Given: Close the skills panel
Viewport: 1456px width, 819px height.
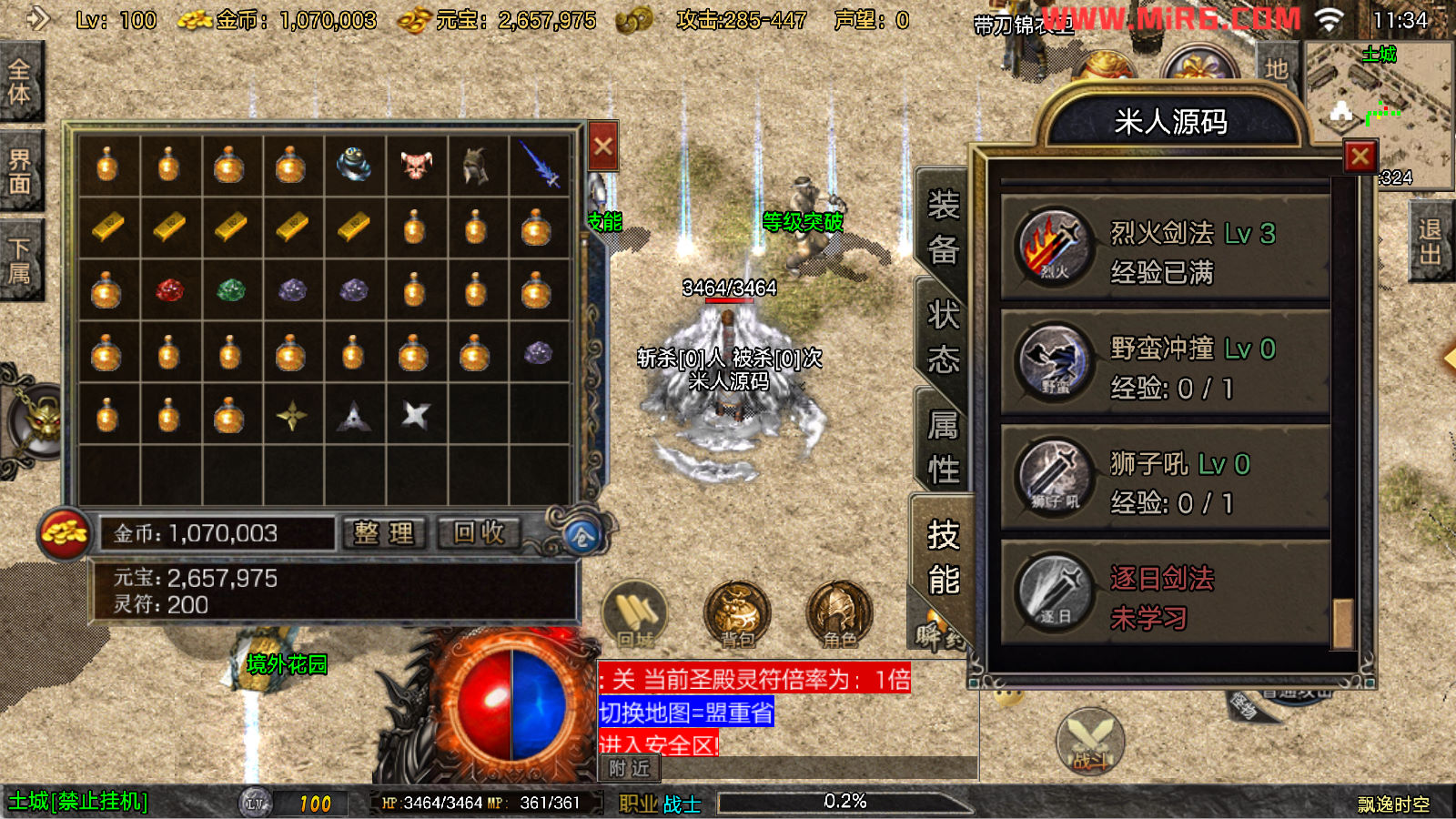Looking at the screenshot, I should [x=1360, y=157].
